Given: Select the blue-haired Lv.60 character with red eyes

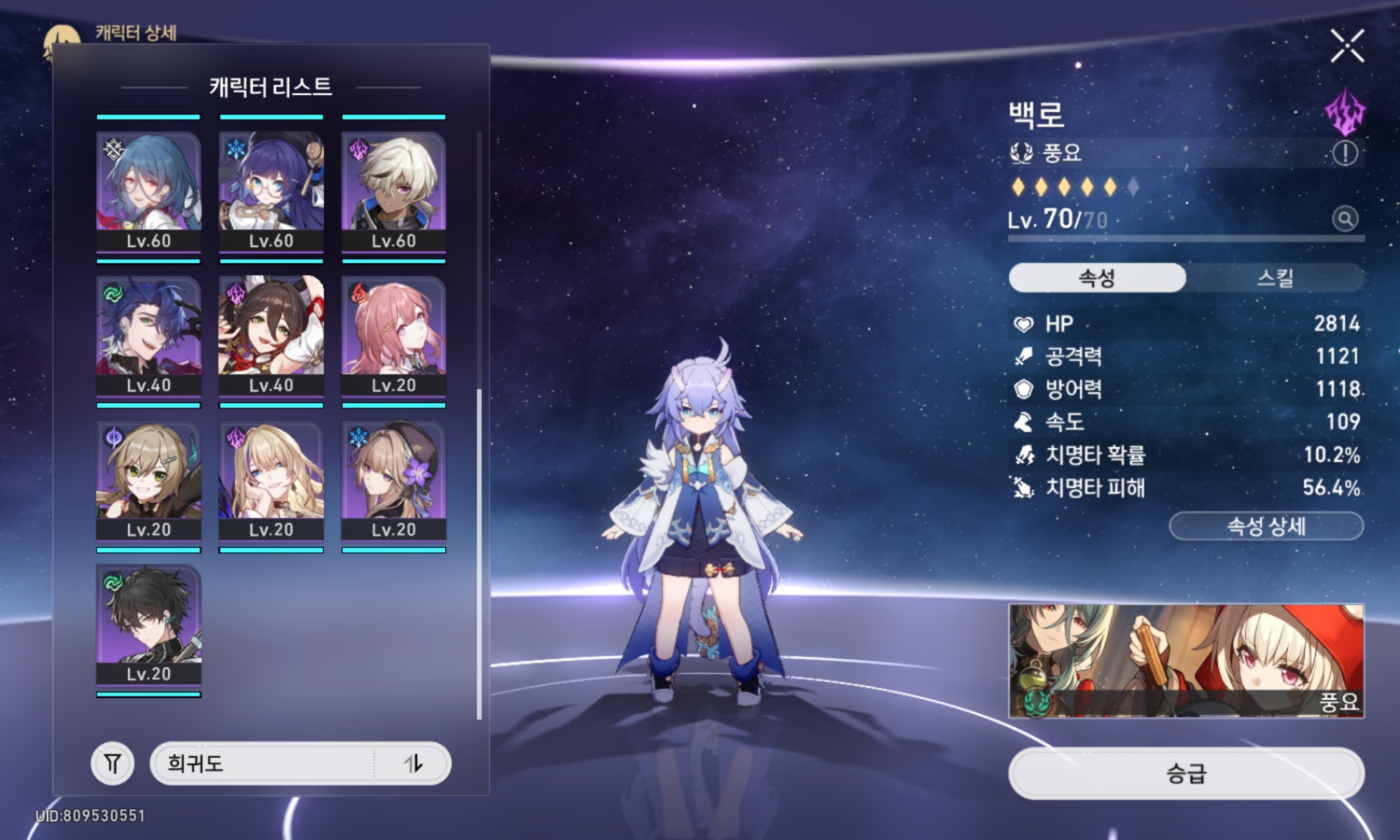Looking at the screenshot, I should click(x=148, y=190).
